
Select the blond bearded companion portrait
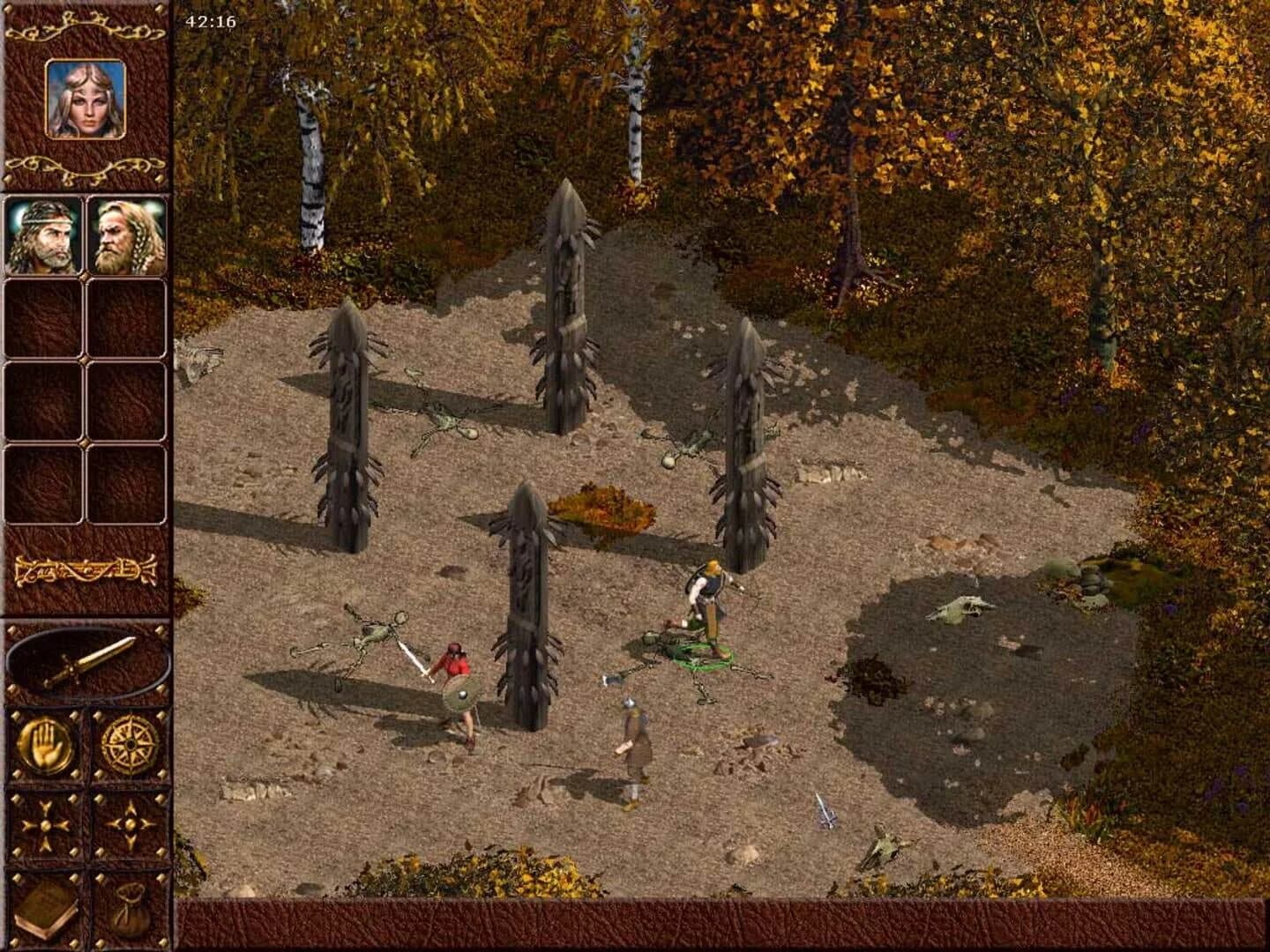pos(128,236)
